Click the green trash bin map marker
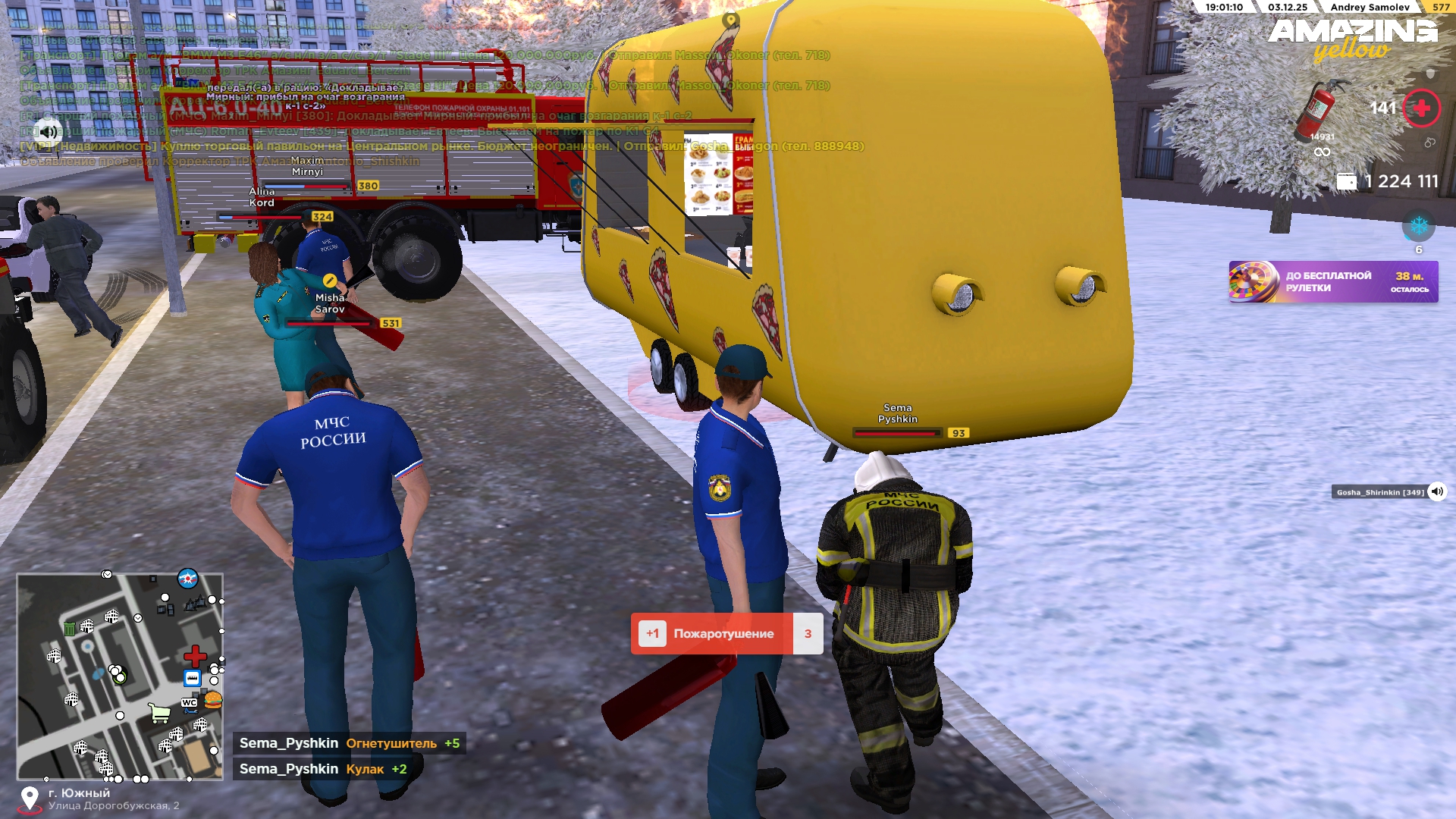 click(x=70, y=628)
